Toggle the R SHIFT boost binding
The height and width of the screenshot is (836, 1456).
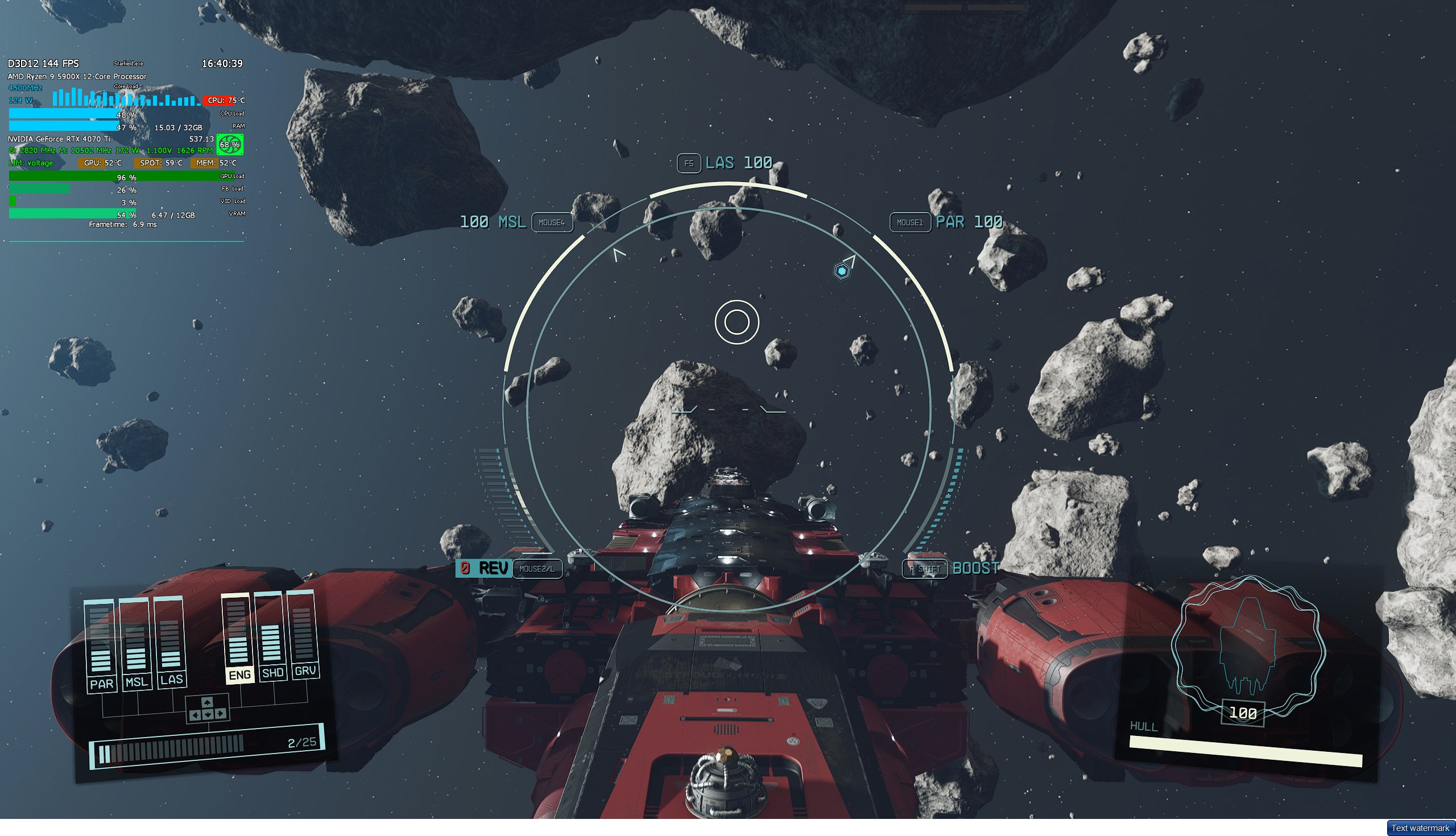point(925,569)
